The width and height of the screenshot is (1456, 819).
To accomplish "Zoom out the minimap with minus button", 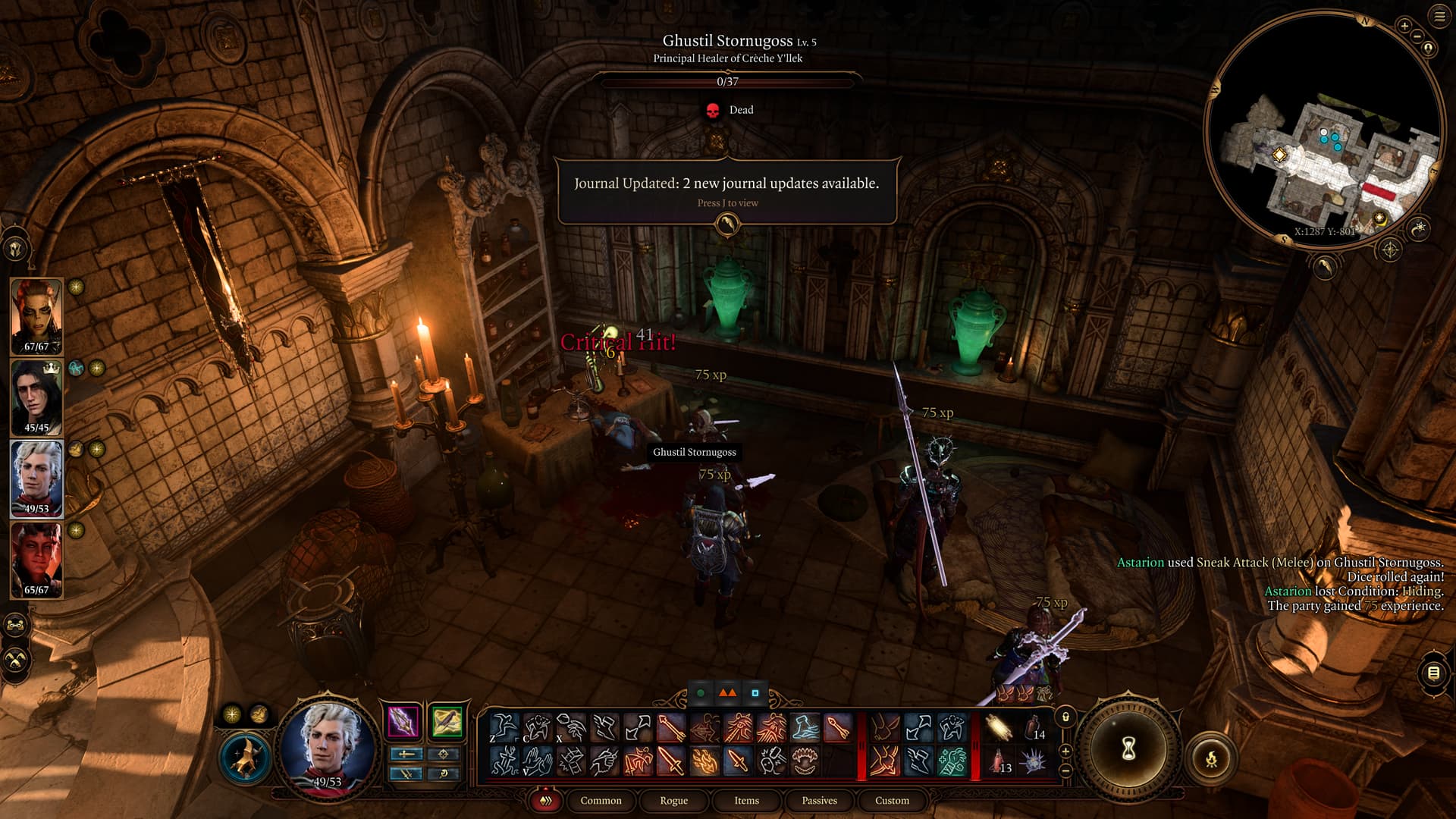I will click(1417, 36).
